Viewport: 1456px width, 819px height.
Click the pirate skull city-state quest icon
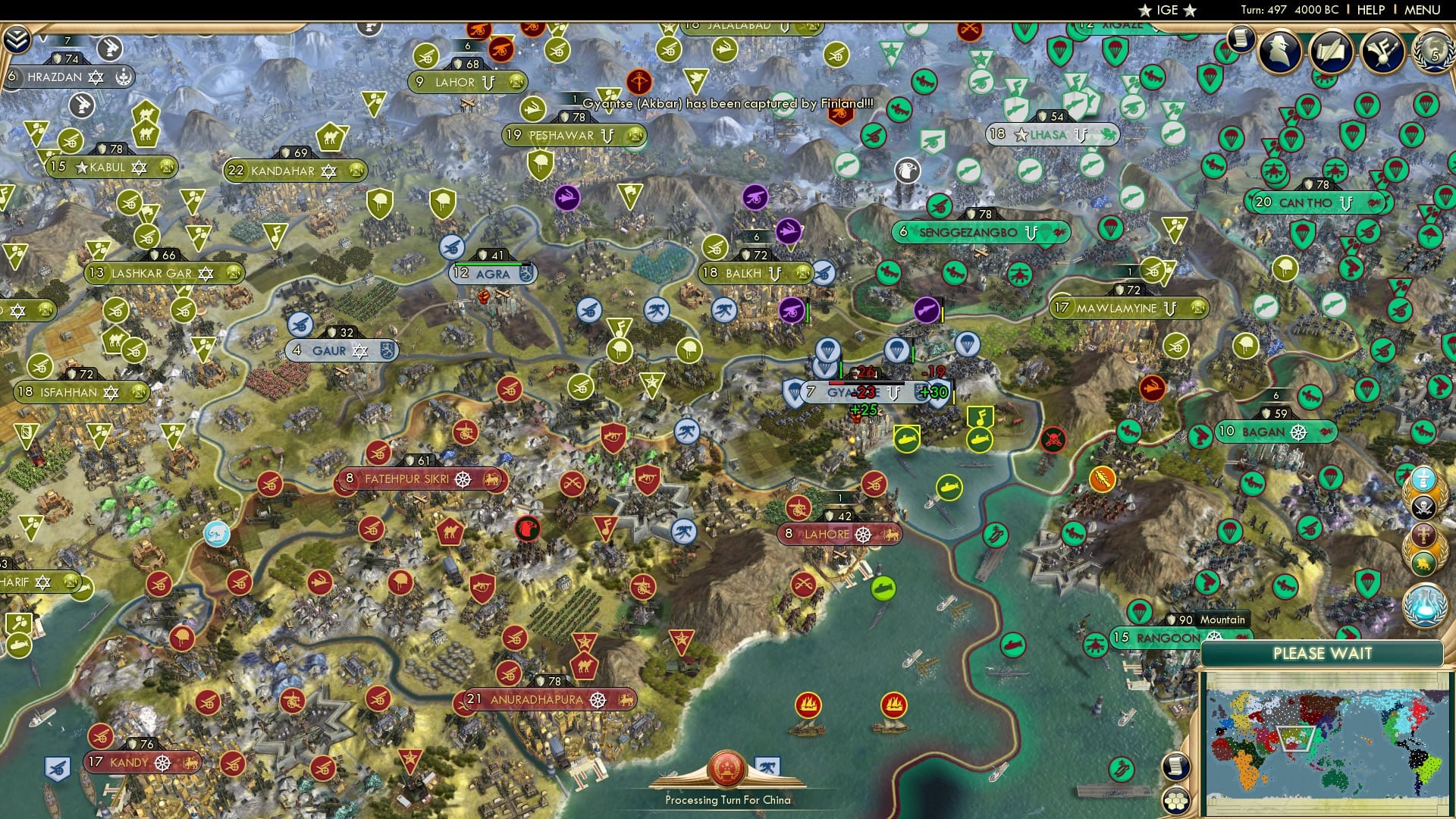[x=1423, y=506]
